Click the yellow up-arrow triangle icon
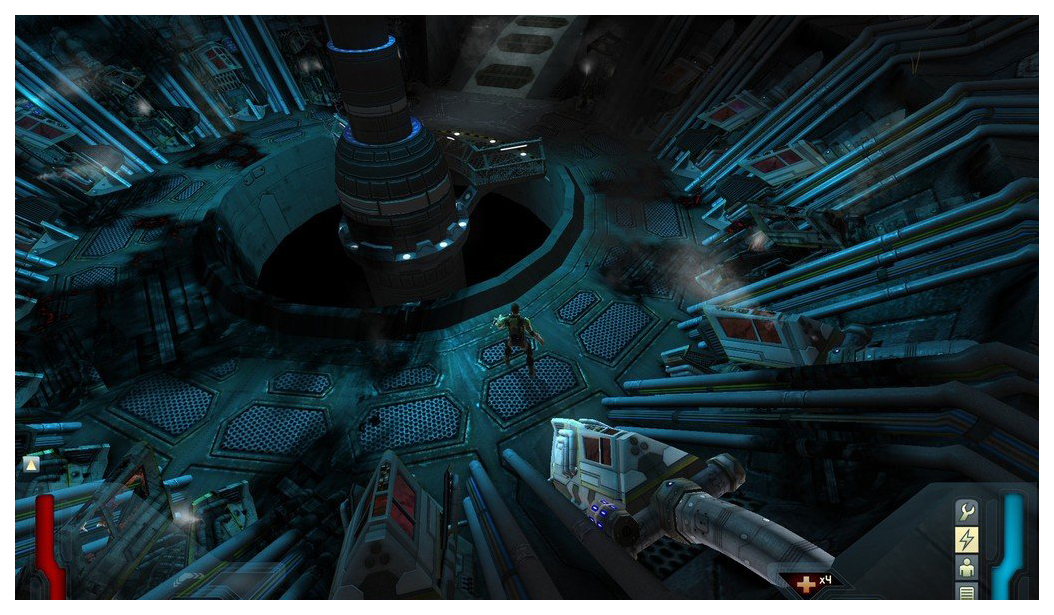The image size is (1054, 615). (31, 464)
